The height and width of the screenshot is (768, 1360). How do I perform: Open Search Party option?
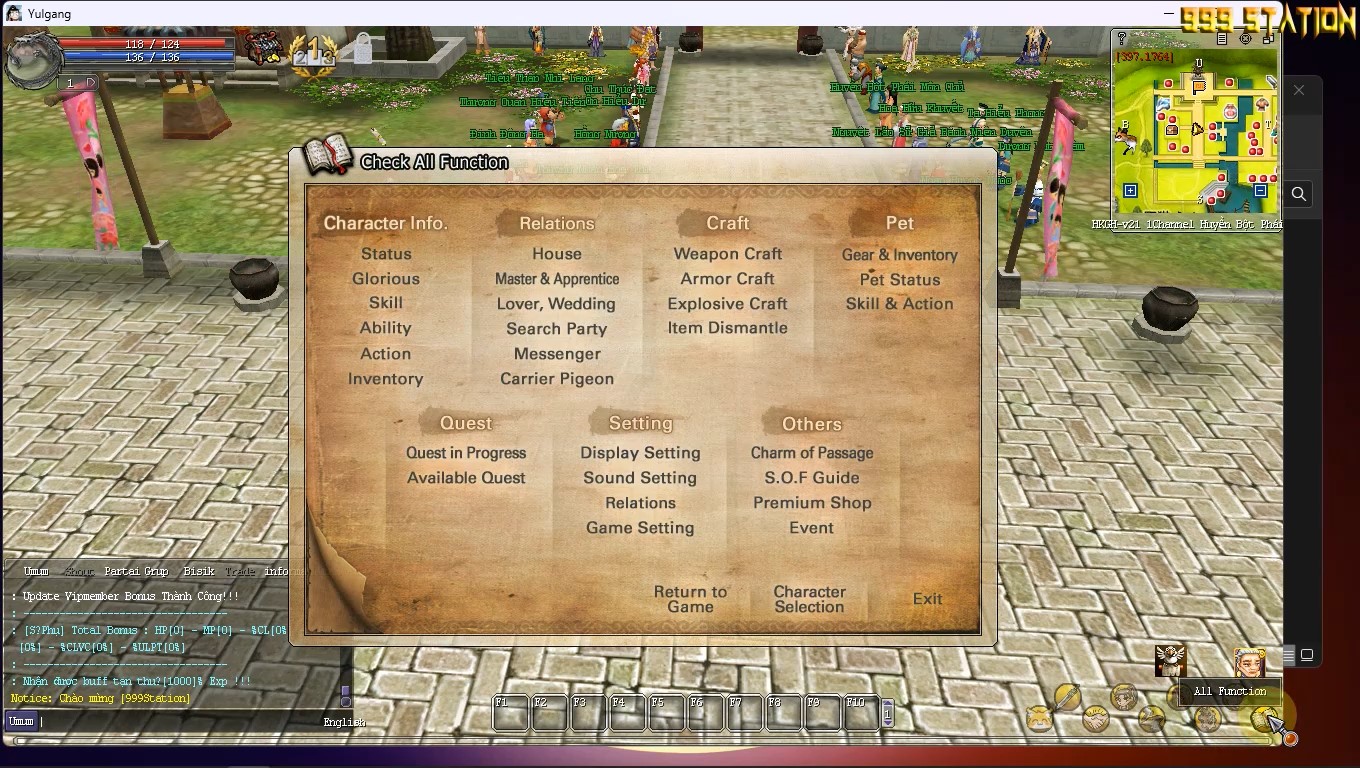pyautogui.click(x=557, y=329)
